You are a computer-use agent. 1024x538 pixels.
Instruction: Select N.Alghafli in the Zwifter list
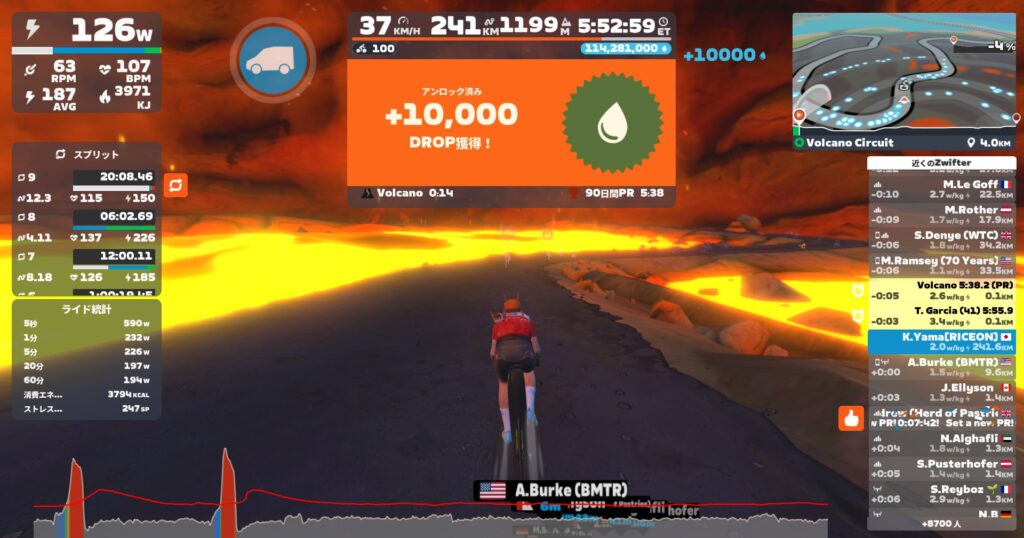941,443
